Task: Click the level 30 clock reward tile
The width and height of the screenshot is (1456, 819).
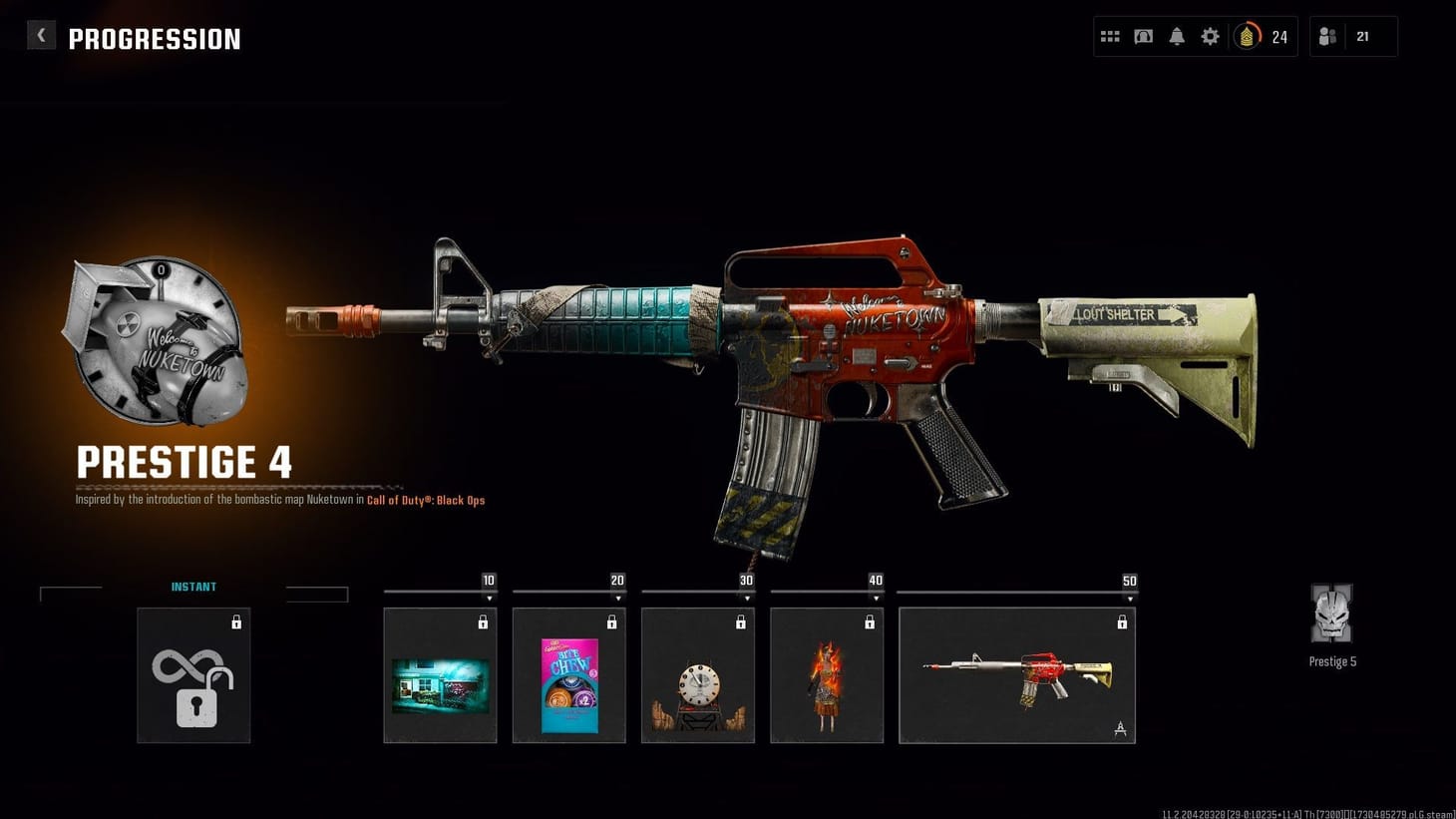Action: 698,675
